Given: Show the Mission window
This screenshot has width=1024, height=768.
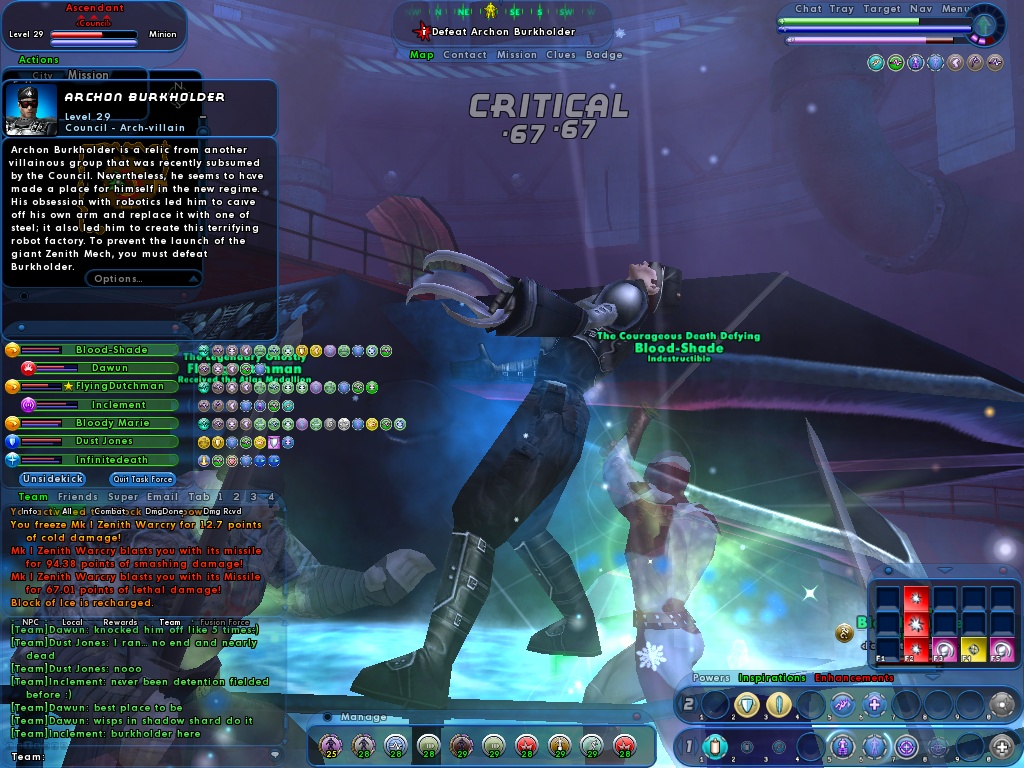Looking at the screenshot, I should [x=516, y=55].
